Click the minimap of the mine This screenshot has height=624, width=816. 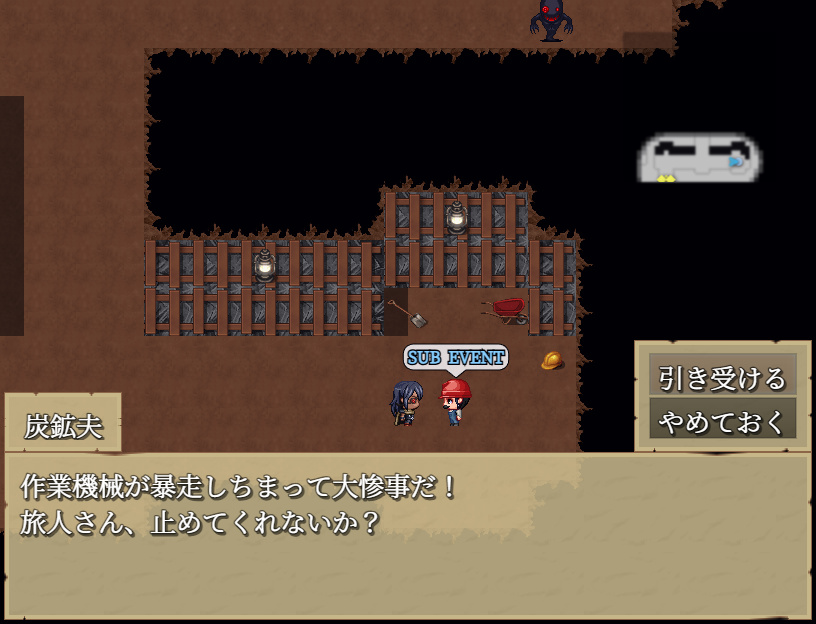tap(699, 159)
